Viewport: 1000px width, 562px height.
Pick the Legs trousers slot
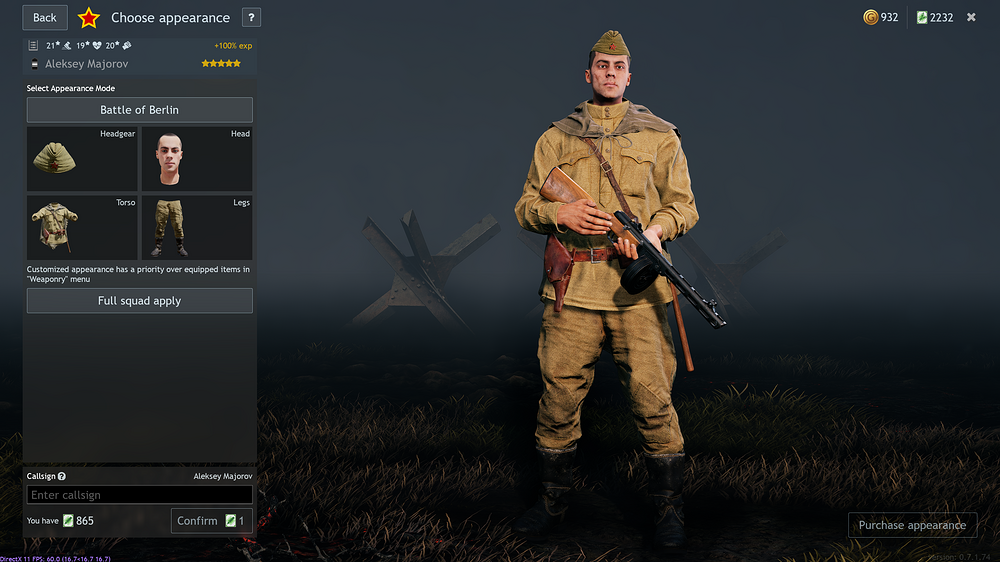click(197, 228)
